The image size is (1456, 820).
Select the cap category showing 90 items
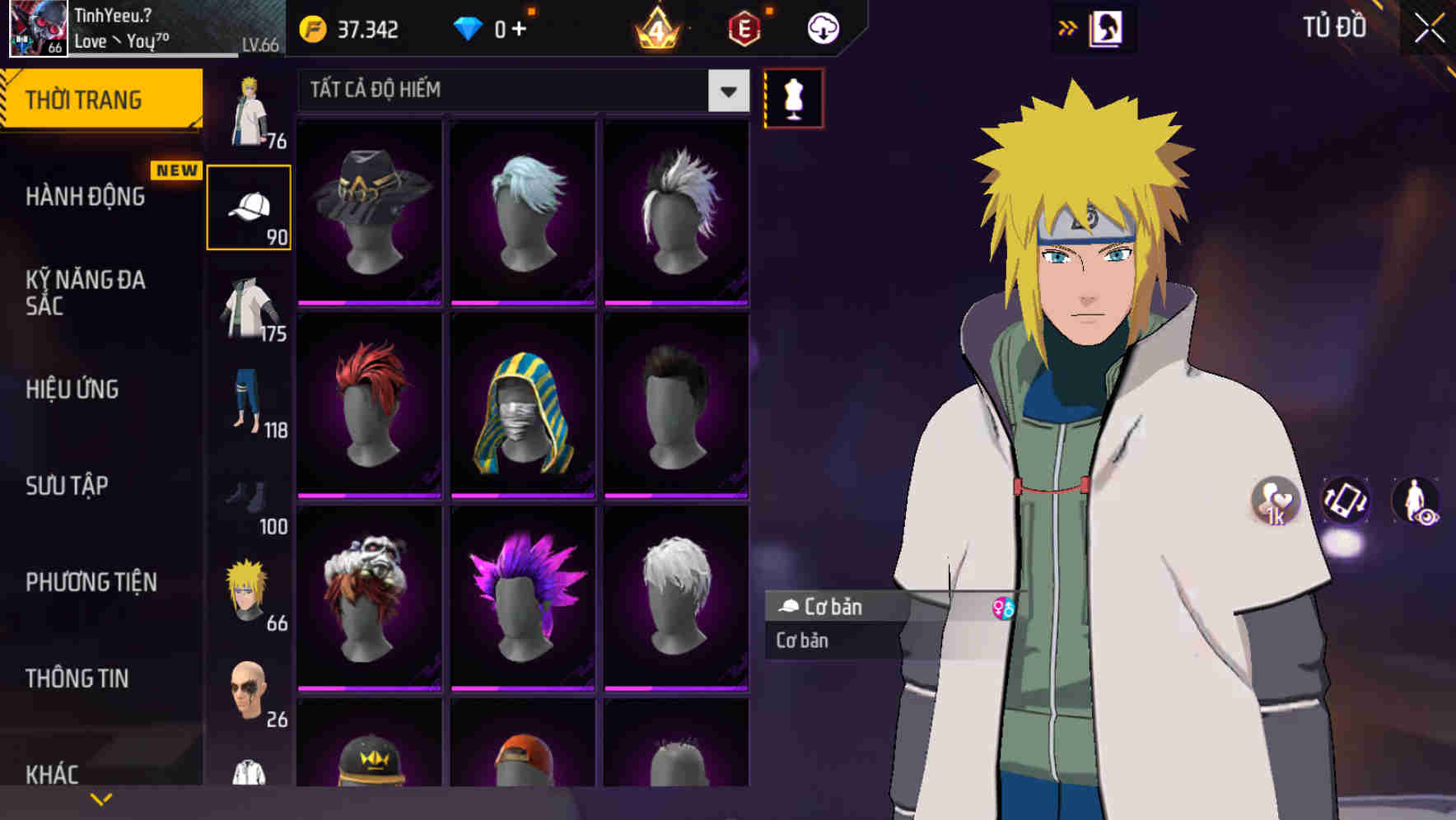pos(250,204)
